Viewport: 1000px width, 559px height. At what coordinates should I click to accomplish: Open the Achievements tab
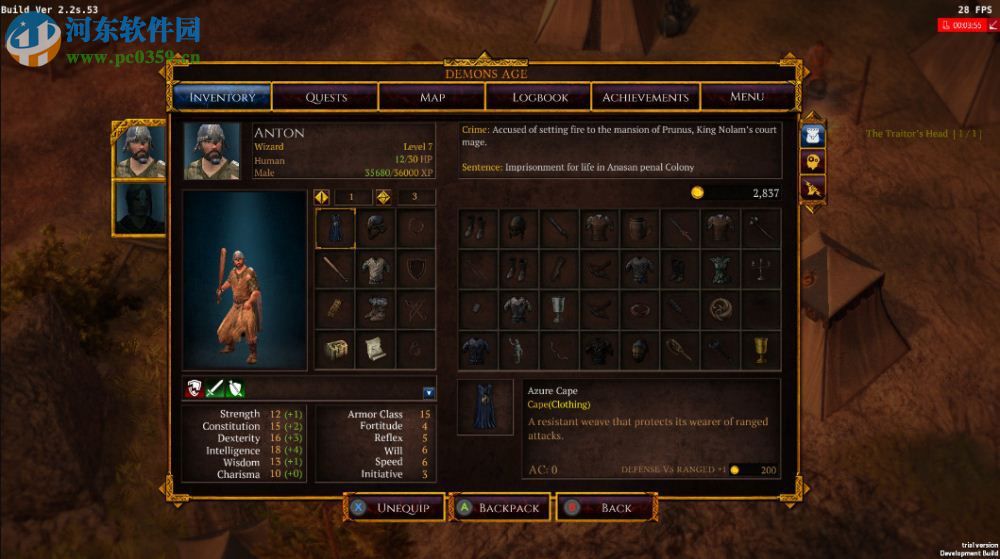click(x=645, y=97)
